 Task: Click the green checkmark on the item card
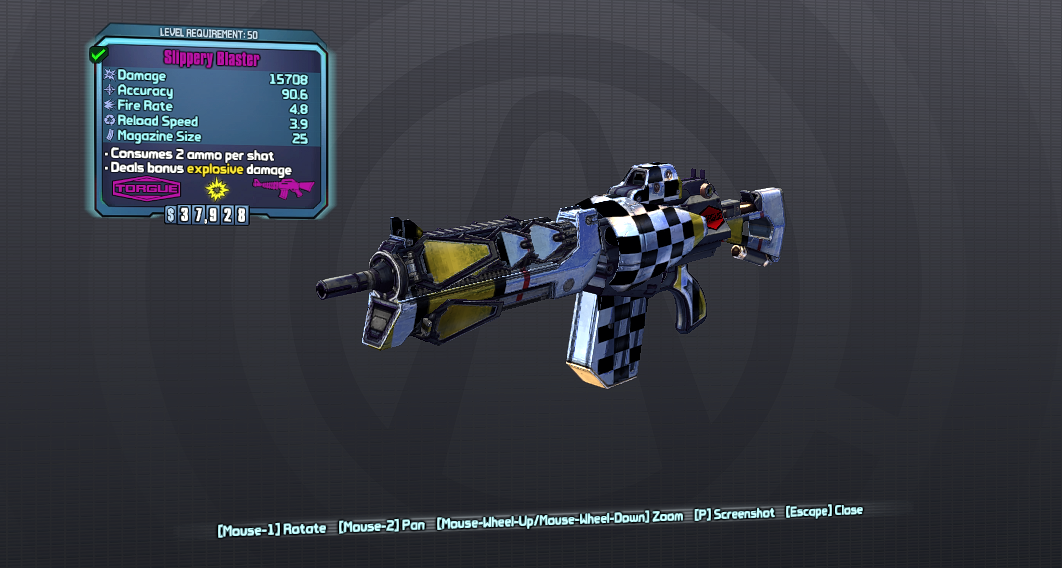pos(98,55)
